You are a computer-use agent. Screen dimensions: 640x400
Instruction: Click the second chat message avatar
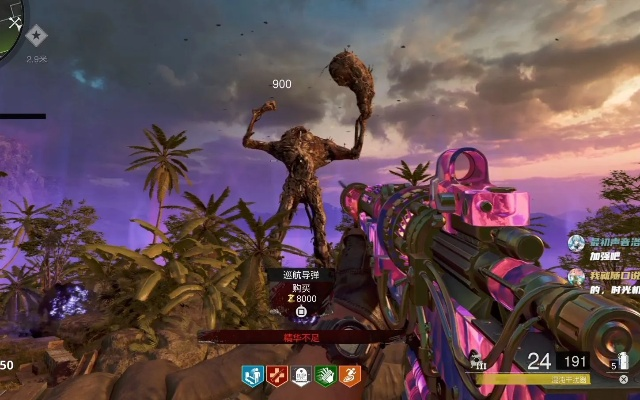[576, 276]
